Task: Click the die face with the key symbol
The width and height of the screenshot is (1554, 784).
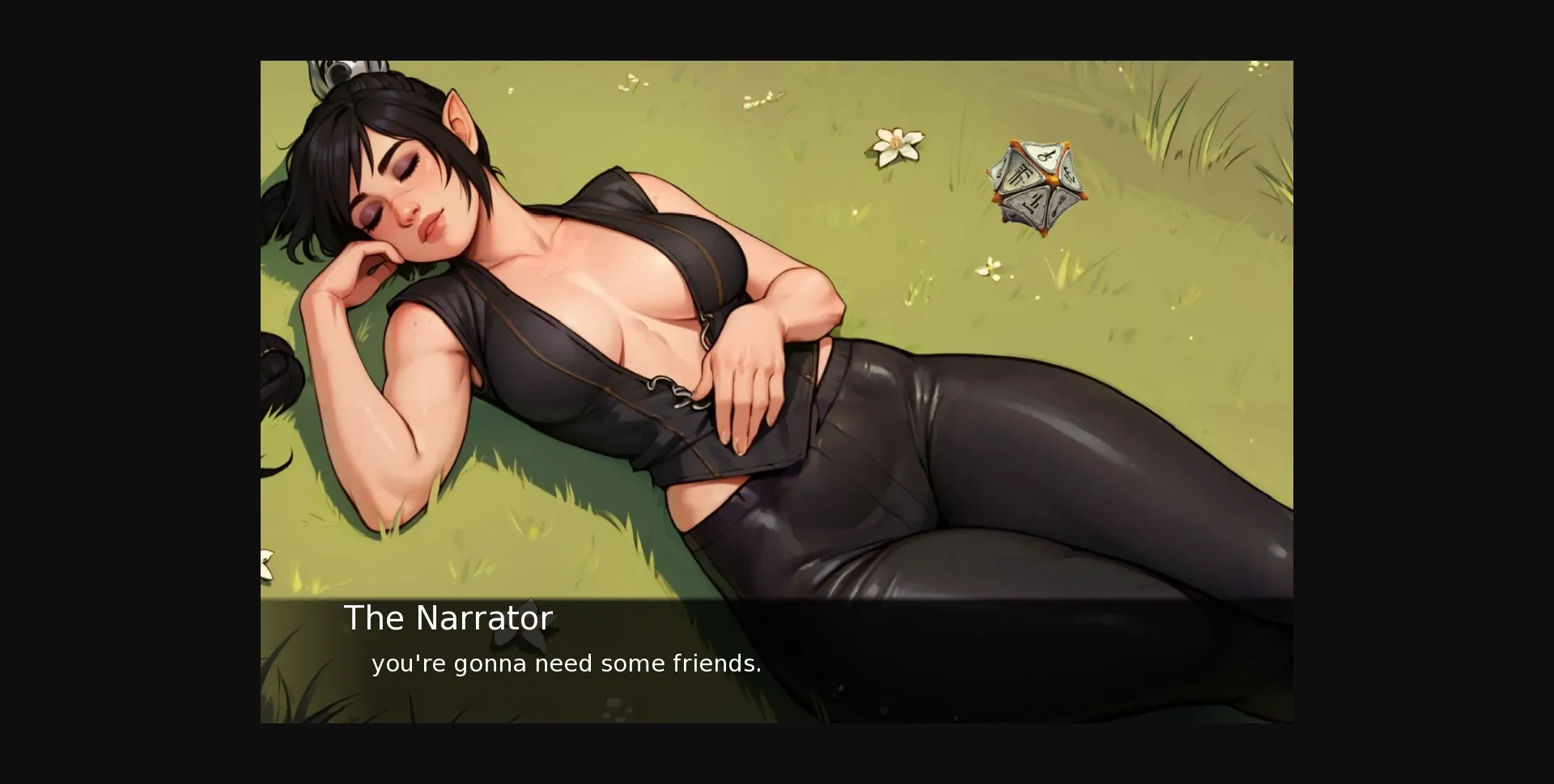Action: point(1046,156)
